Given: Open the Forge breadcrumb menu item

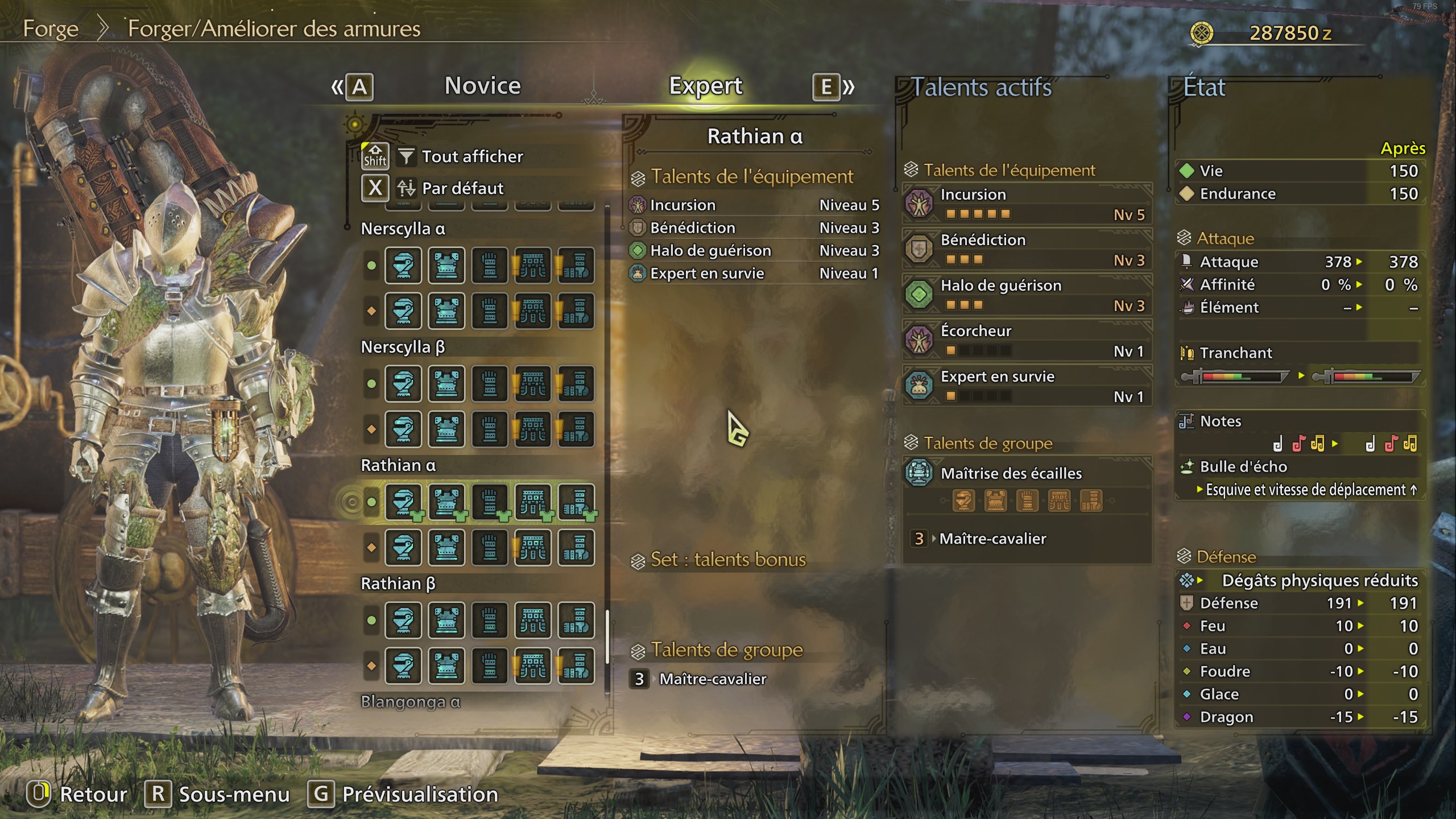Looking at the screenshot, I should point(51,28).
